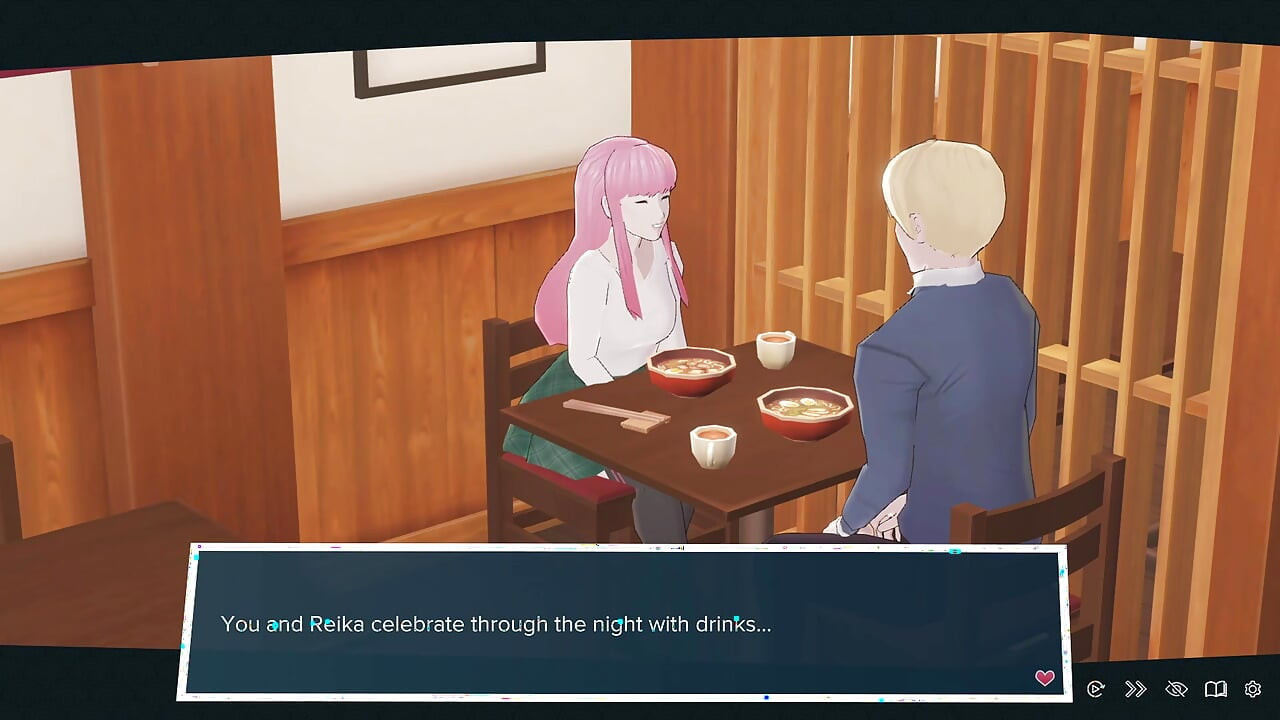Activate the fast-forward skip arrows
This screenshot has height=720, width=1280.
pyautogui.click(x=1135, y=689)
